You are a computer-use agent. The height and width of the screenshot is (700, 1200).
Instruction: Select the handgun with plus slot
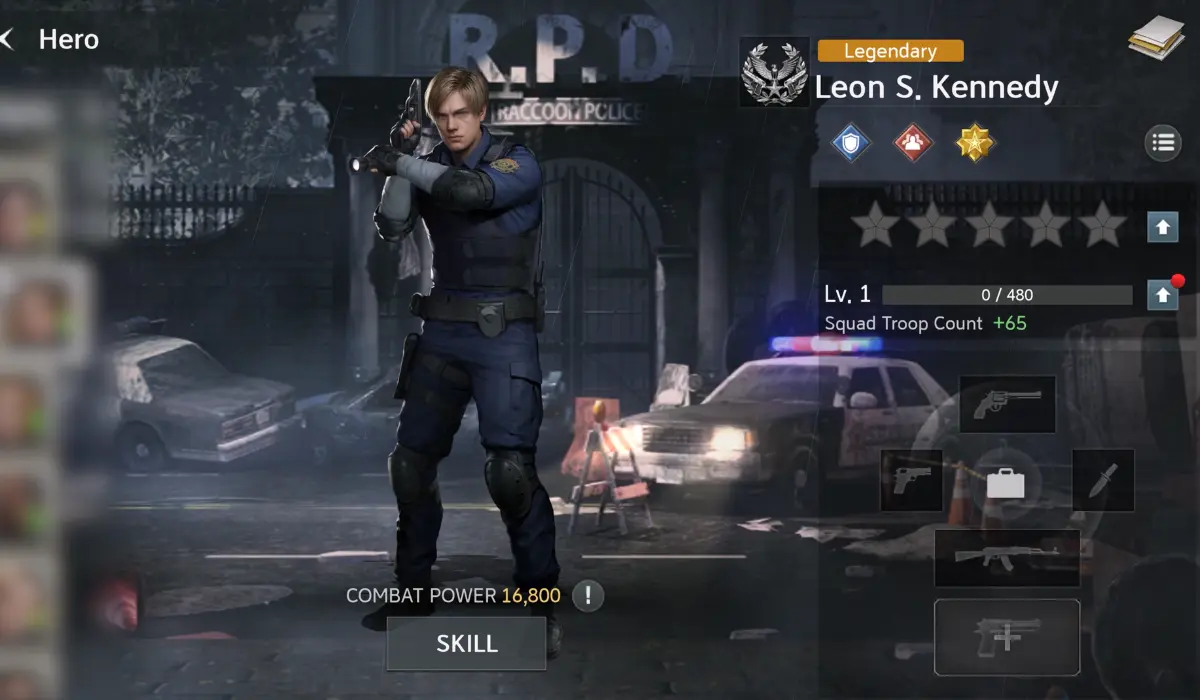[x=1006, y=637]
